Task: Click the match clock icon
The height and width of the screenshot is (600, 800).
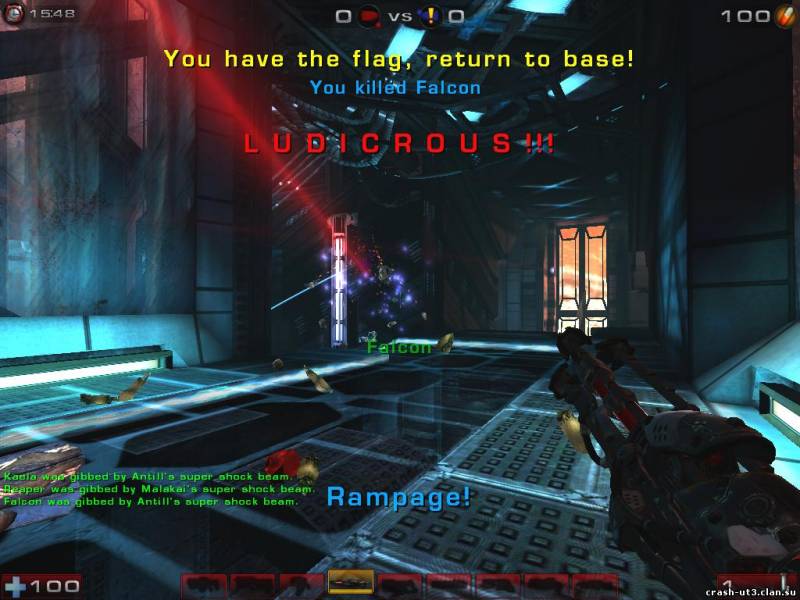Action: (x=14, y=16)
